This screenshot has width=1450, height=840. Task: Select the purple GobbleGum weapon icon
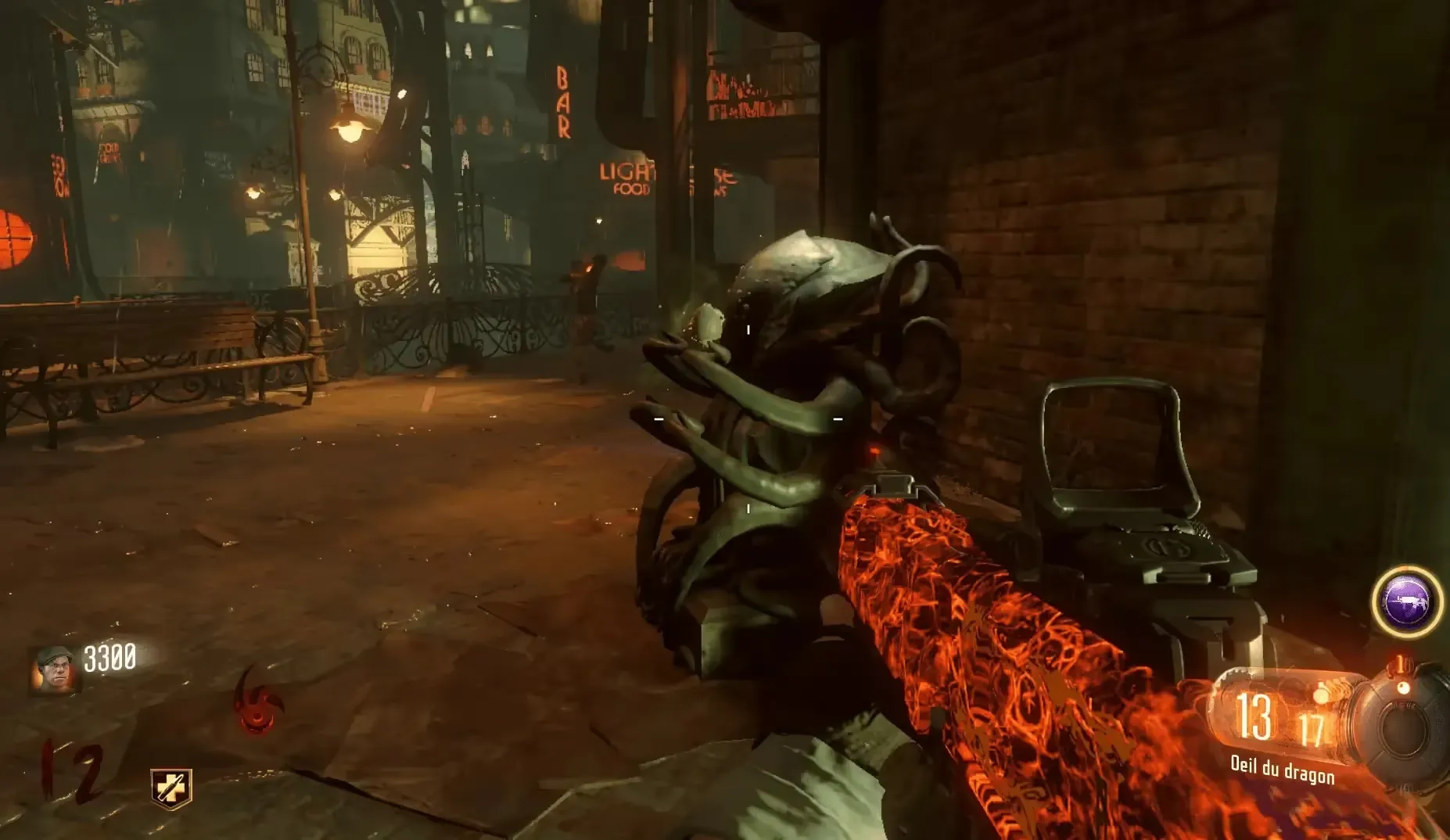click(1407, 601)
